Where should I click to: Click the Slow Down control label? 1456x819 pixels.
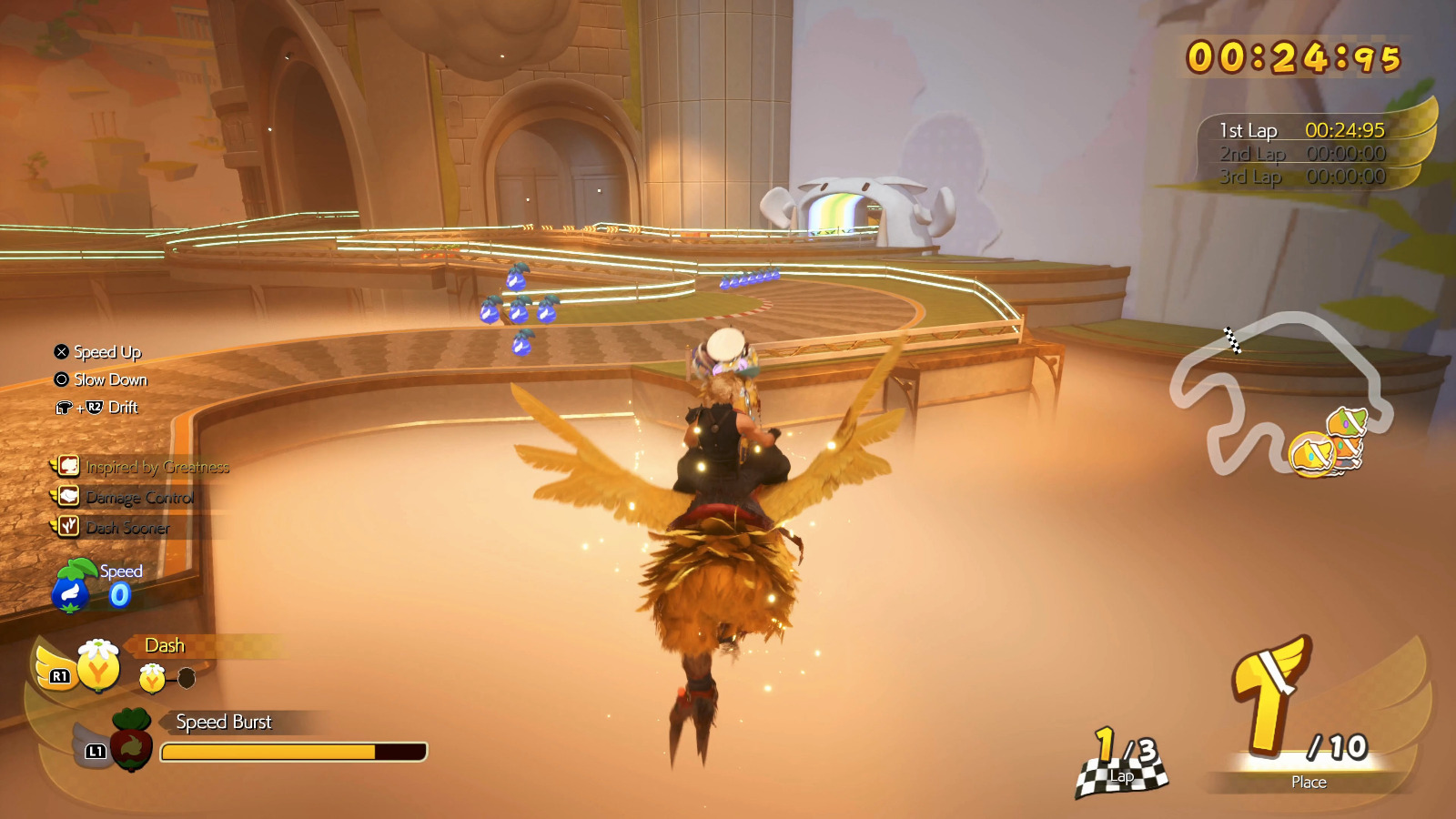click(x=113, y=380)
